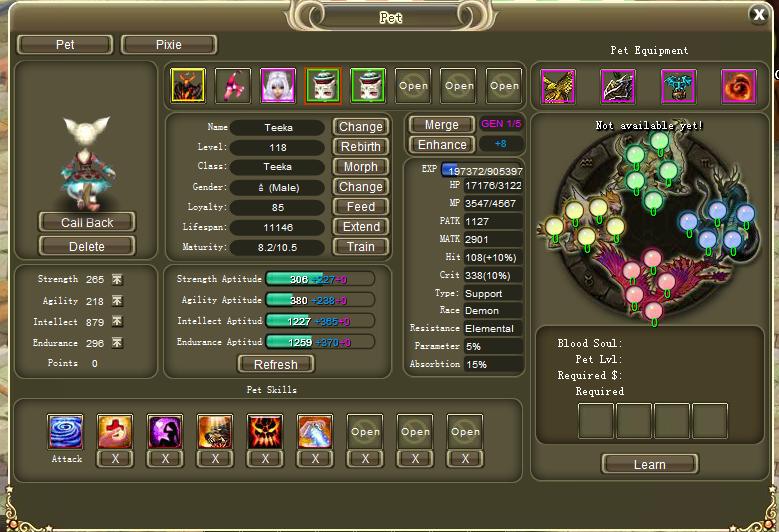Select the white-haired pet portrait

[278, 86]
